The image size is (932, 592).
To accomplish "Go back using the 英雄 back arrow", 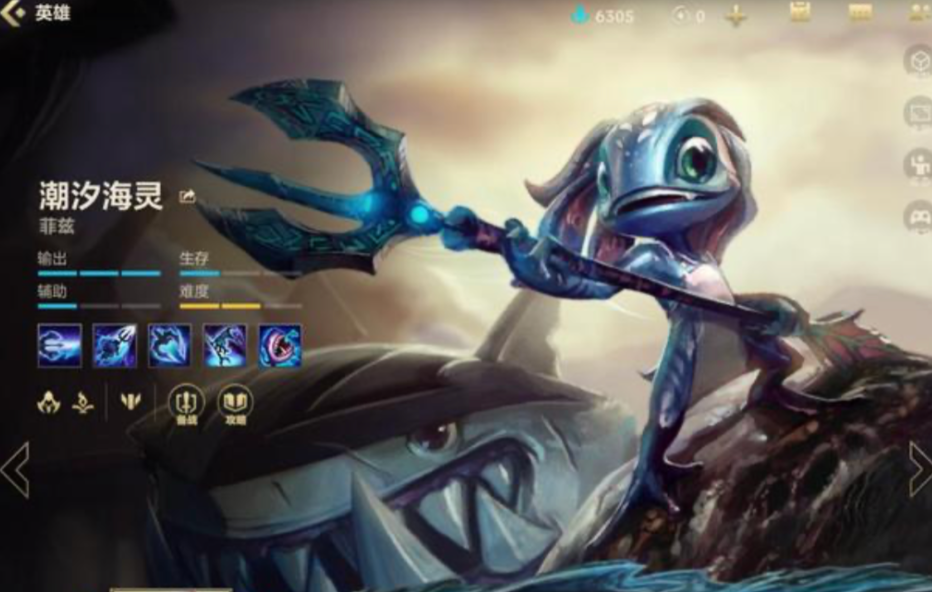I will tap(14, 13).
